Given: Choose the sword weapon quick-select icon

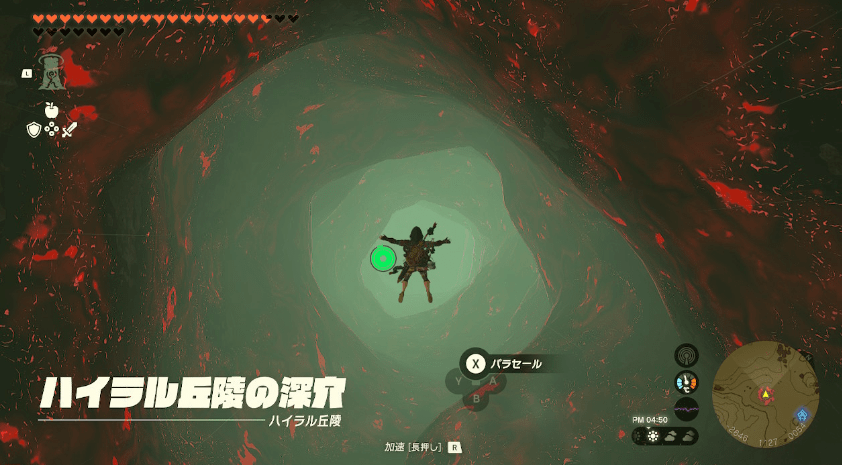Looking at the screenshot, I should pos(69,130).
